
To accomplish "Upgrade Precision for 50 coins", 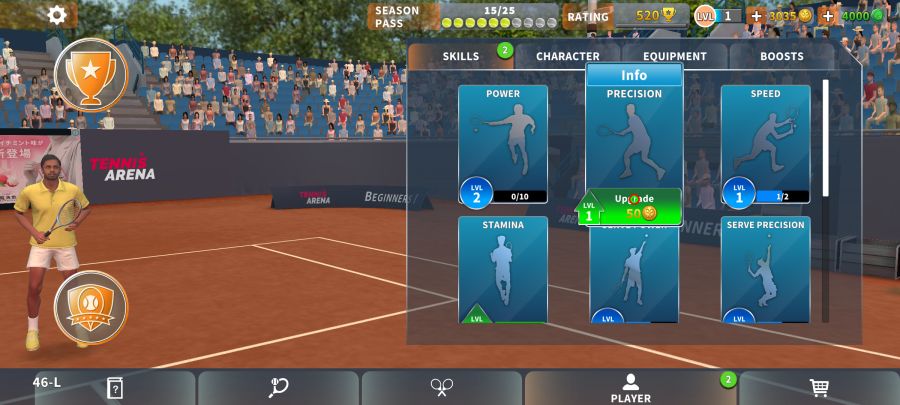I will pos(635,207).
